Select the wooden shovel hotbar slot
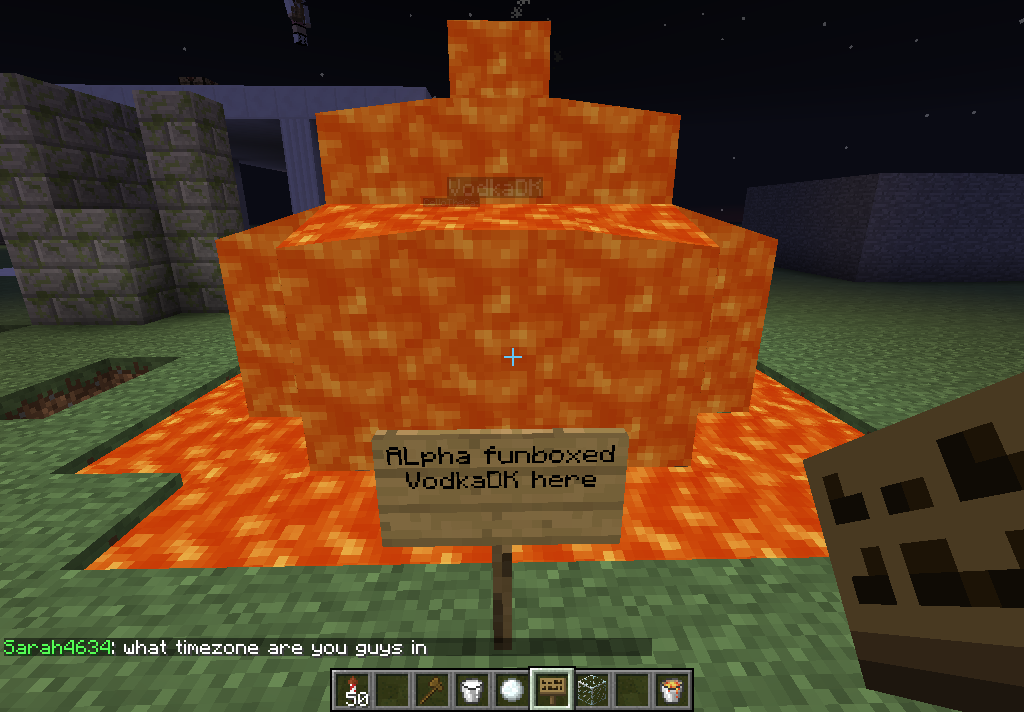 click(x=432, y=689)
